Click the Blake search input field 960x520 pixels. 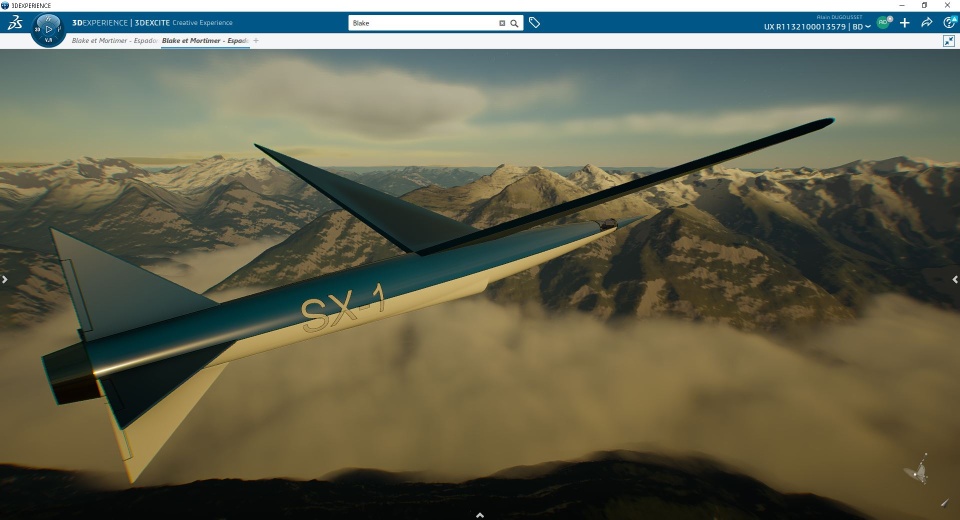tap(422, 22)
